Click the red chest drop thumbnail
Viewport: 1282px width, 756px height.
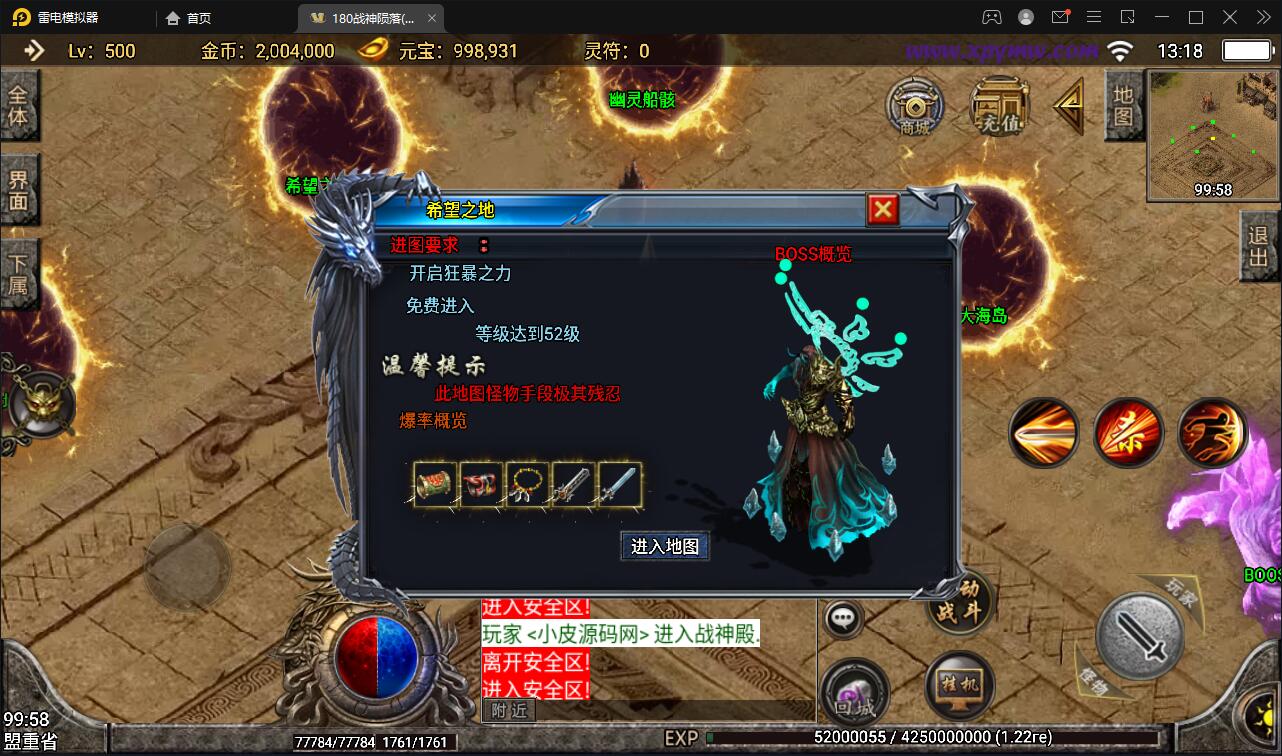(x=480, y=485)
